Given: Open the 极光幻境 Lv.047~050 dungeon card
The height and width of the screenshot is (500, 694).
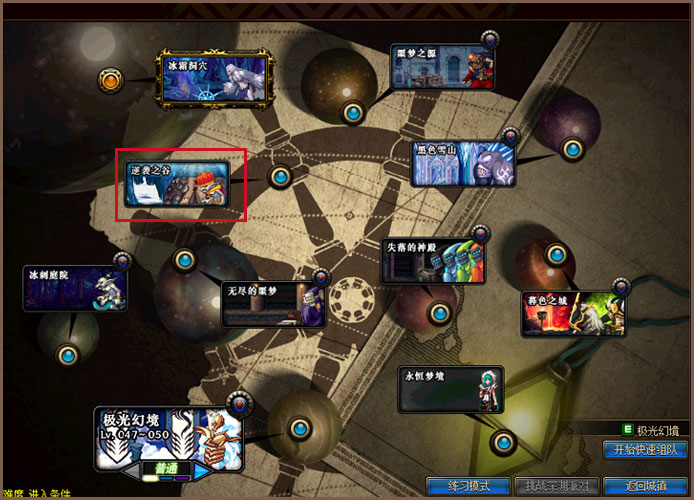Looking at the screenshot, I should [169, 435].
